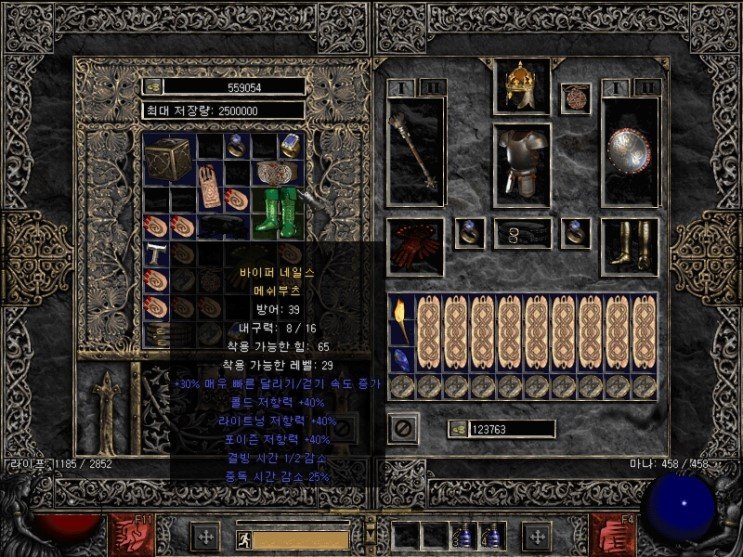Toggle the run/walk button
This screenshot has width=743, height=557.
(242, 539)
